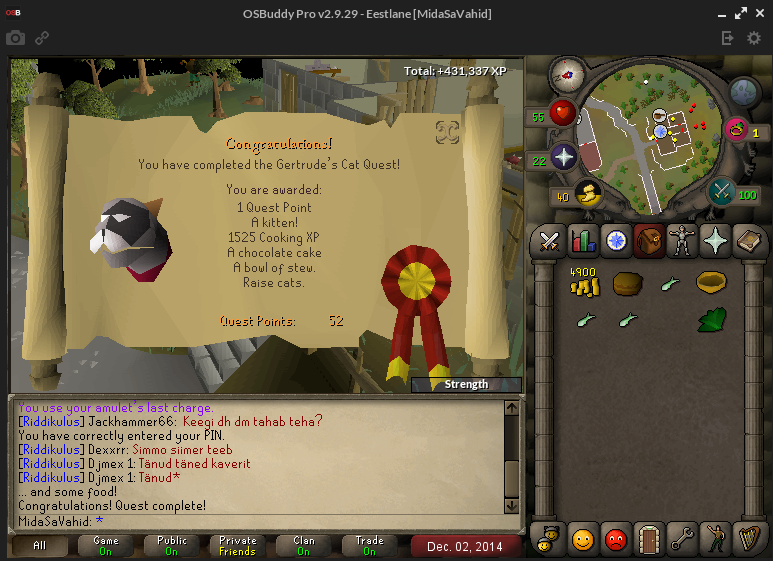Close the quest completion scroll
Viewport: 773px width, 561px height.
pyautogui.click(x=447, y=131)
